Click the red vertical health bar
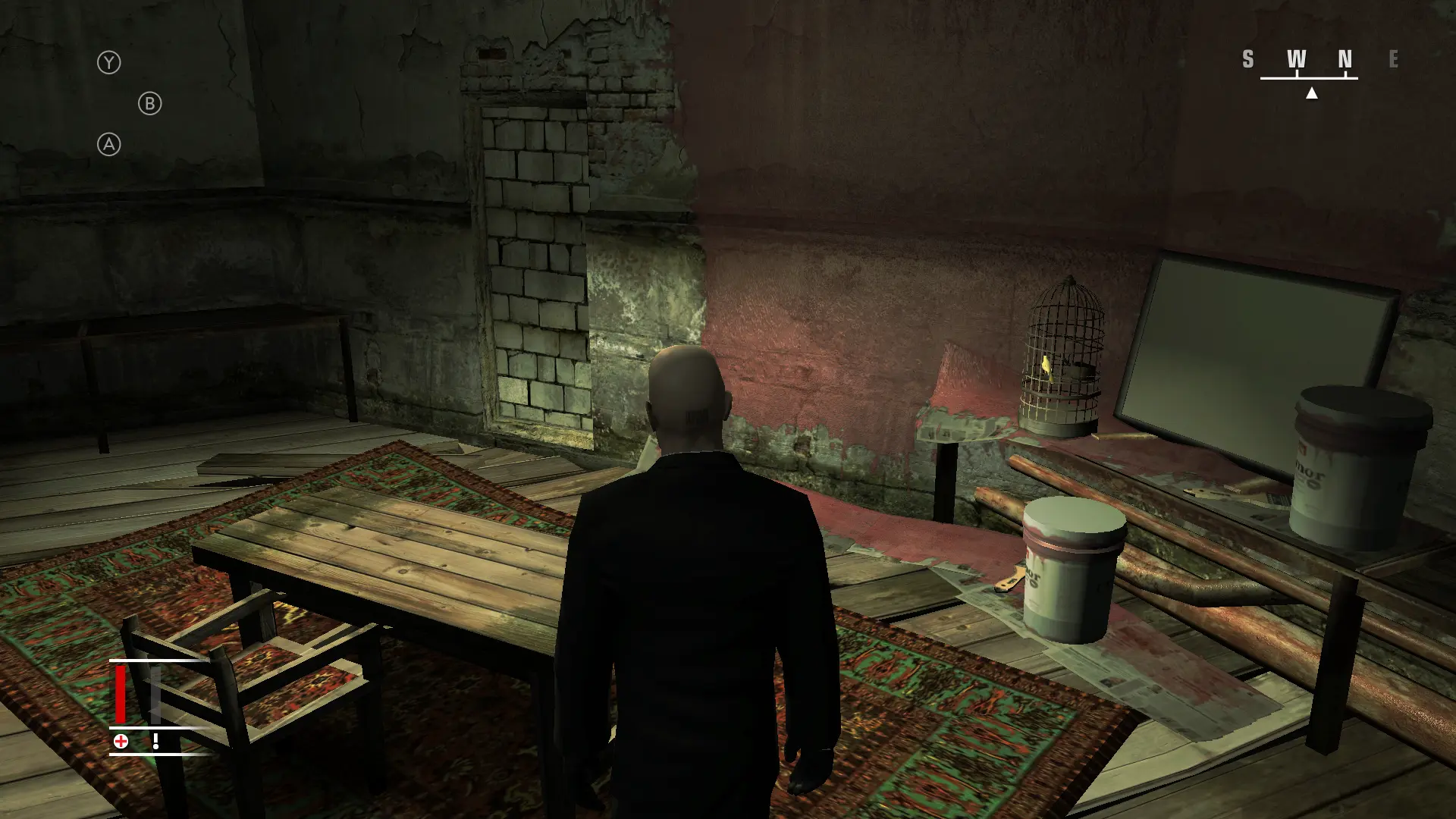This screenshot has height=819, width=1456. click(121, 694)
